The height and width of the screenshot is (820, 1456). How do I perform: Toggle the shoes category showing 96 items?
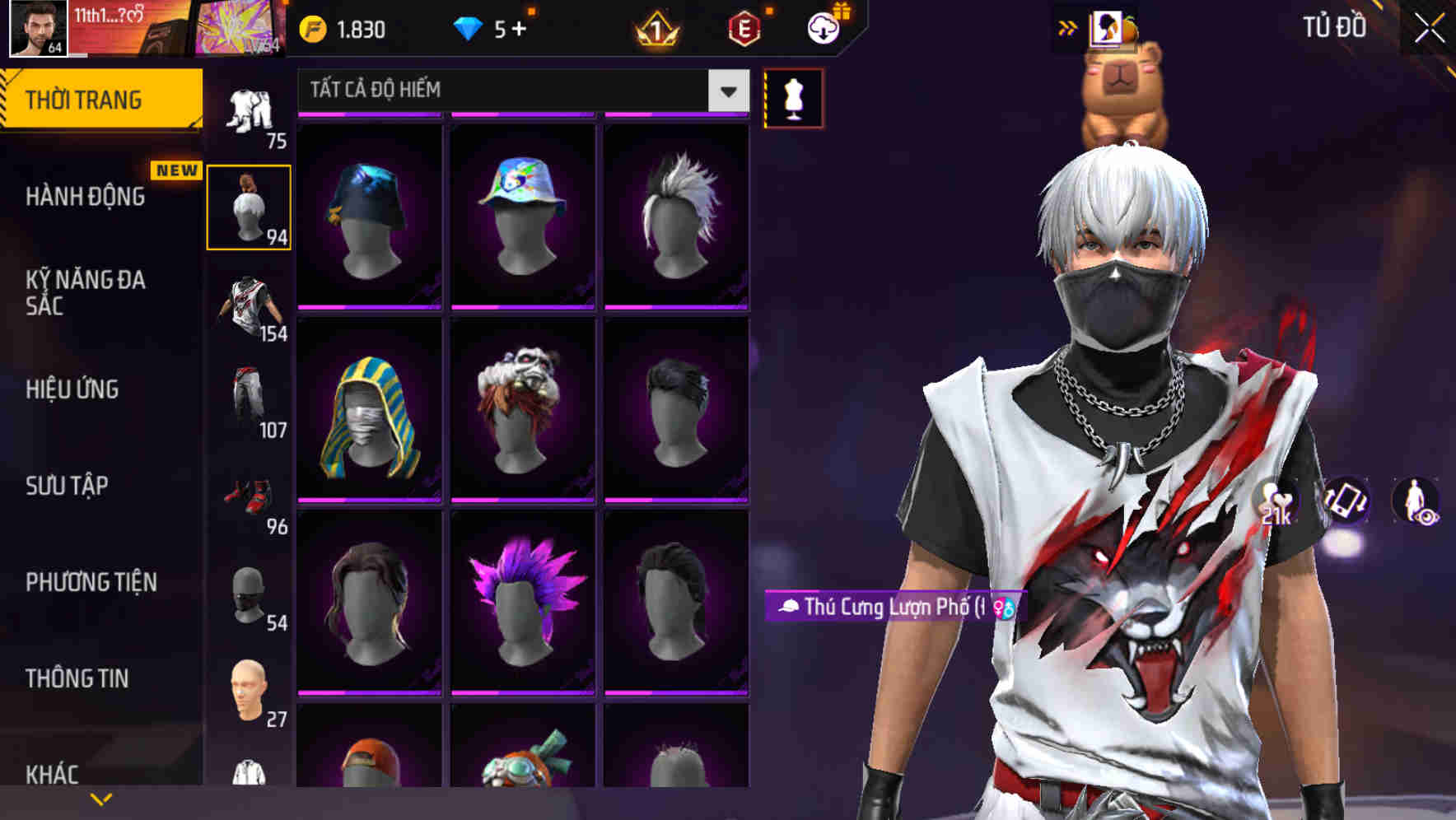click(250, 494)
